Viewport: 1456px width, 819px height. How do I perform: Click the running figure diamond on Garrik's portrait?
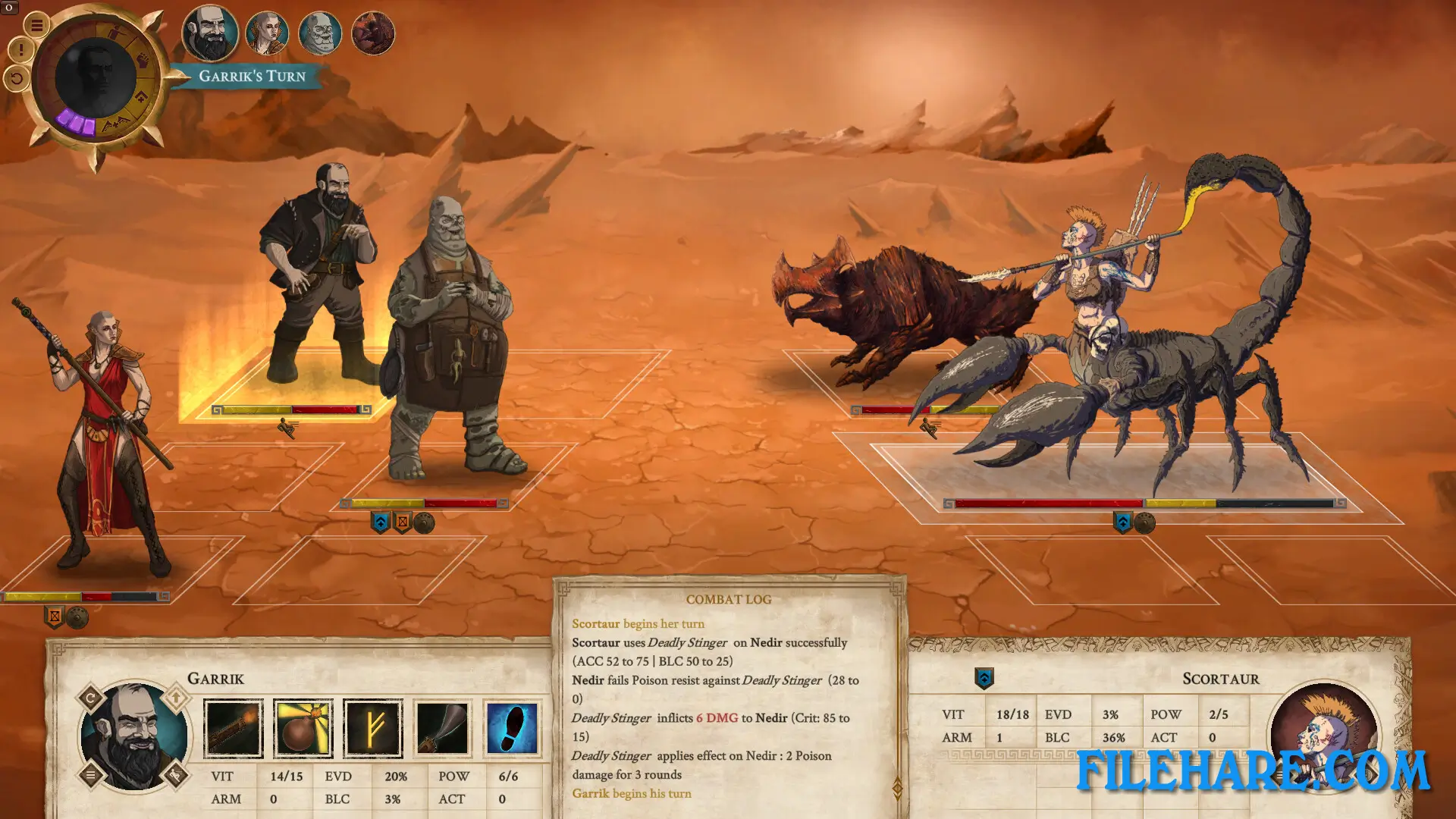click(176, 775)
